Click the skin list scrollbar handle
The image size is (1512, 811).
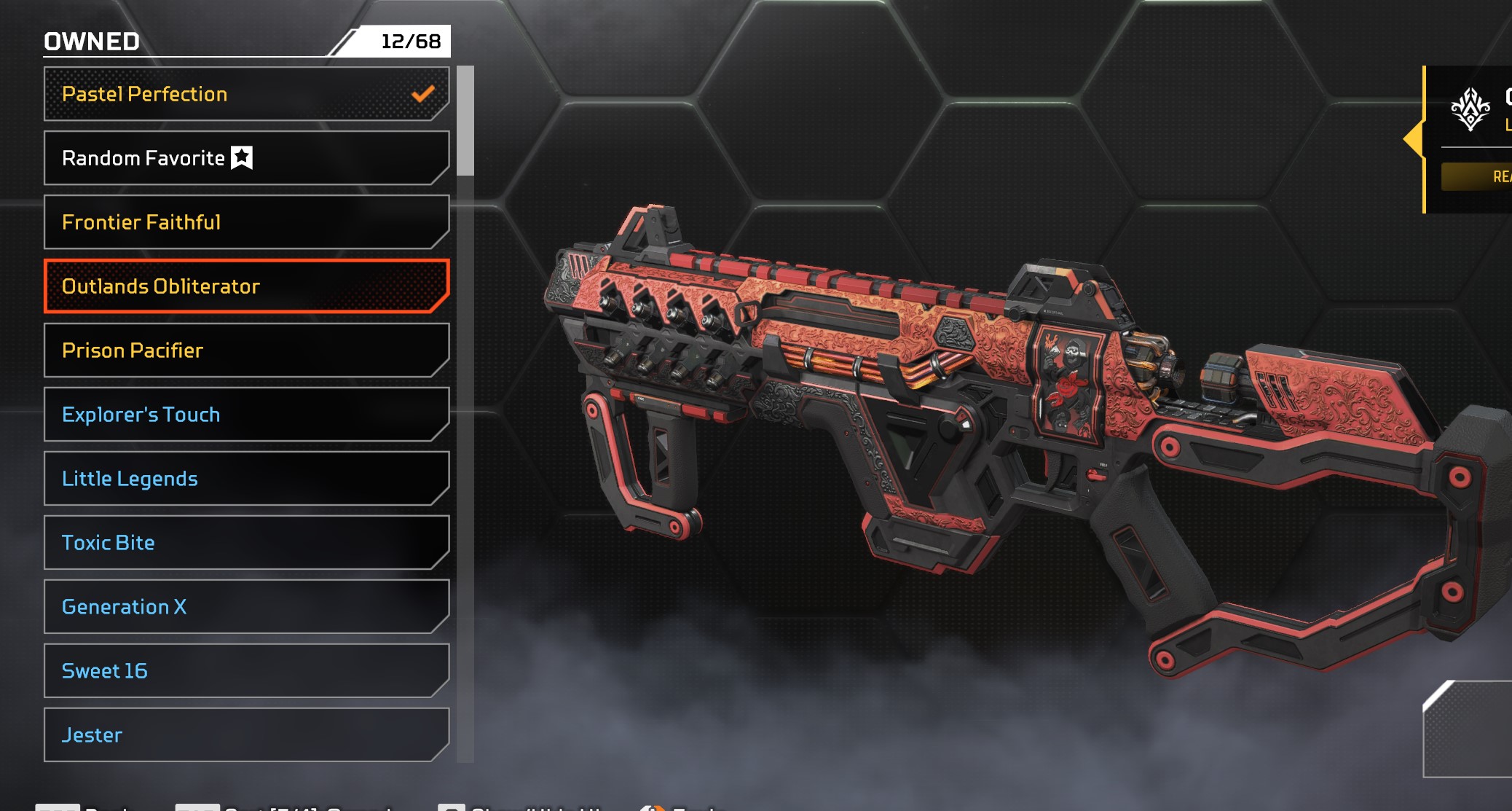coord(465,121)
